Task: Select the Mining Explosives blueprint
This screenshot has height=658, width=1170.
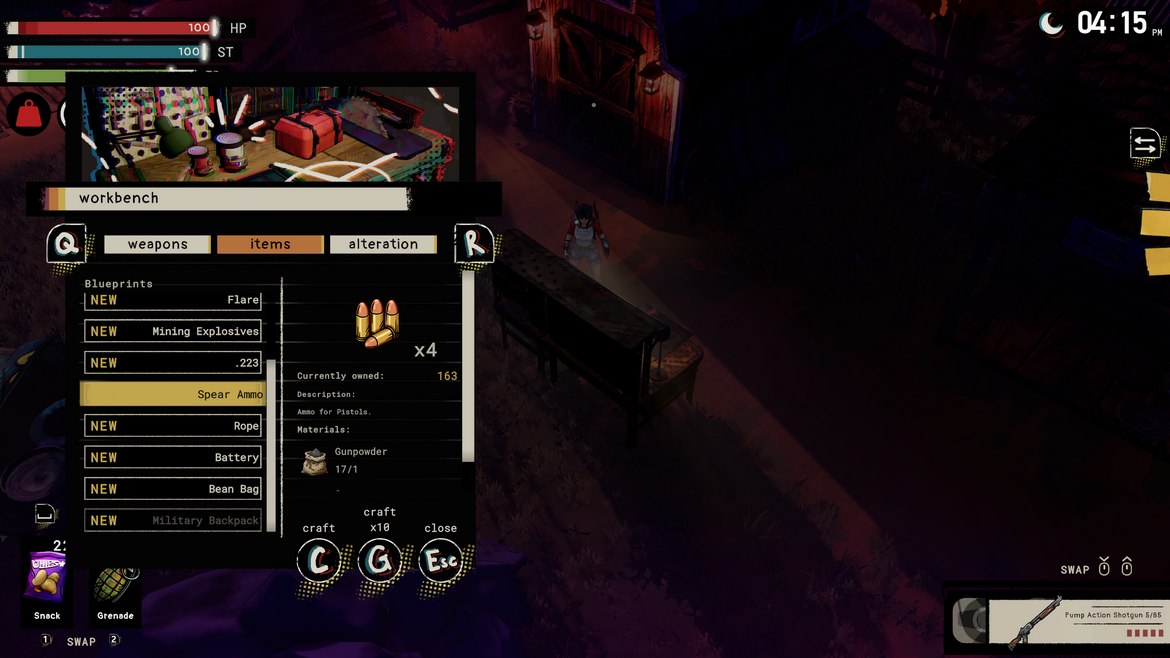Action: [x=173, y=331]
